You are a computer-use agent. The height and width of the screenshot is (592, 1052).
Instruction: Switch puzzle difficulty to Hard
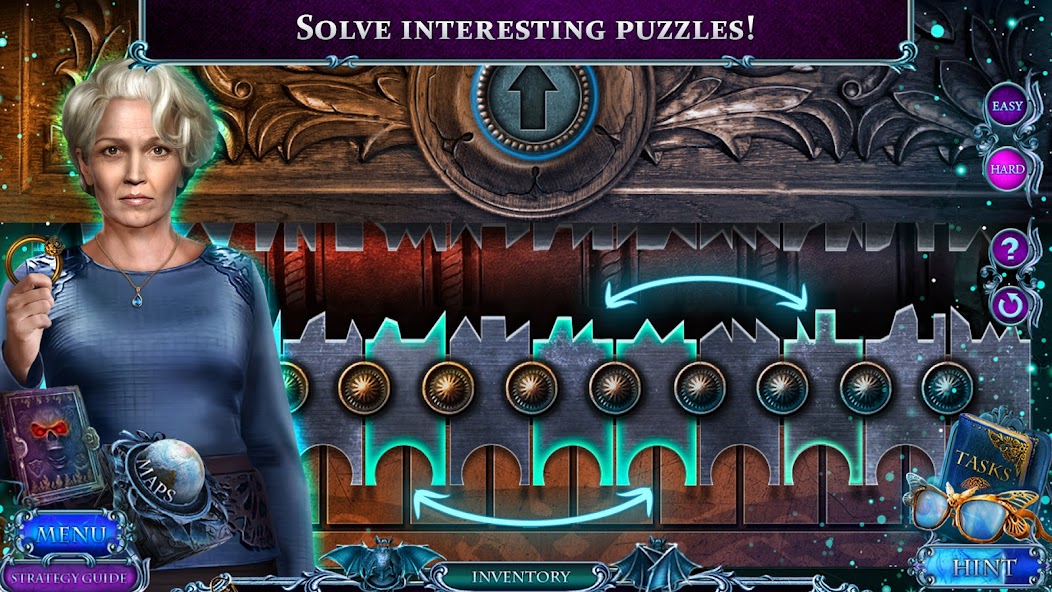click(1006, 168)
